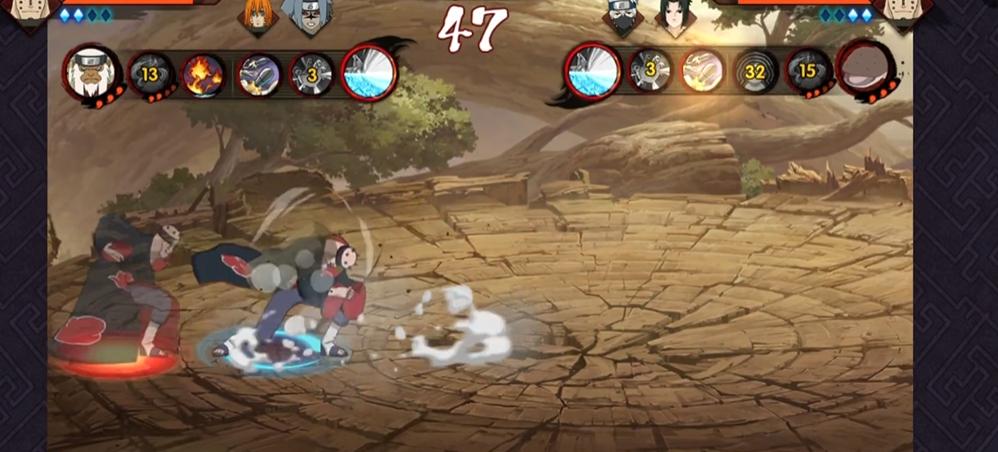Activate the toad sage summon icon

[x=92, y=72]
